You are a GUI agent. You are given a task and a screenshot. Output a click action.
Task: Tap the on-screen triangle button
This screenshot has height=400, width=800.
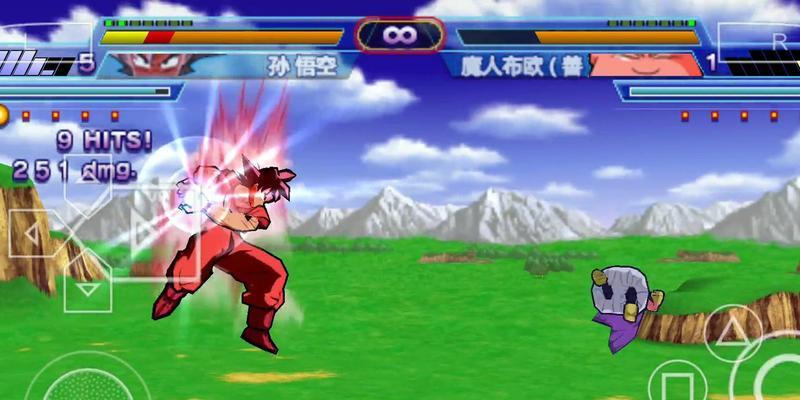[x=733, y=334]
